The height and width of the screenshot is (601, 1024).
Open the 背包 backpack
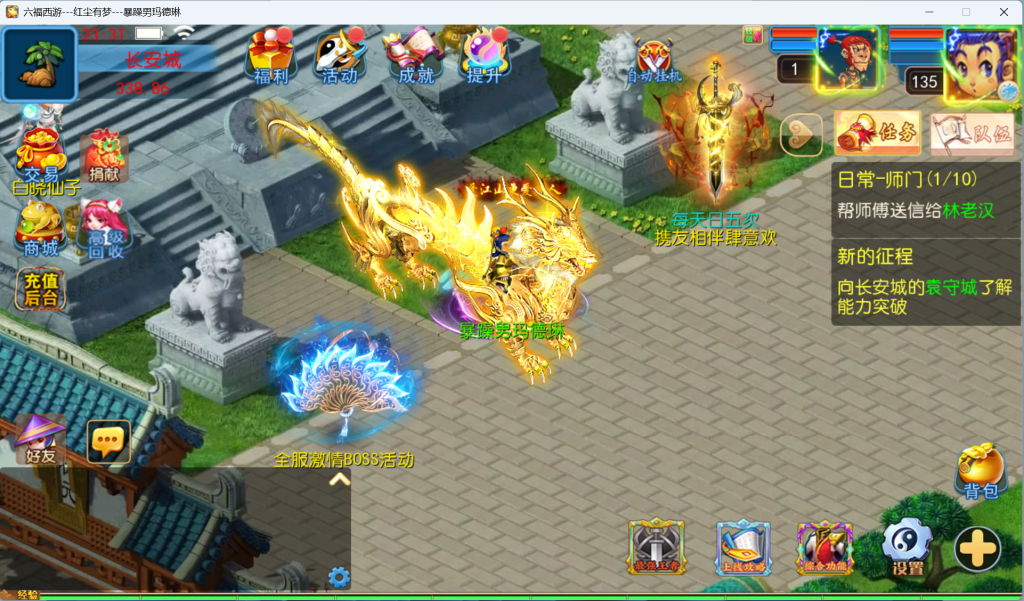[x=980, y=472]
